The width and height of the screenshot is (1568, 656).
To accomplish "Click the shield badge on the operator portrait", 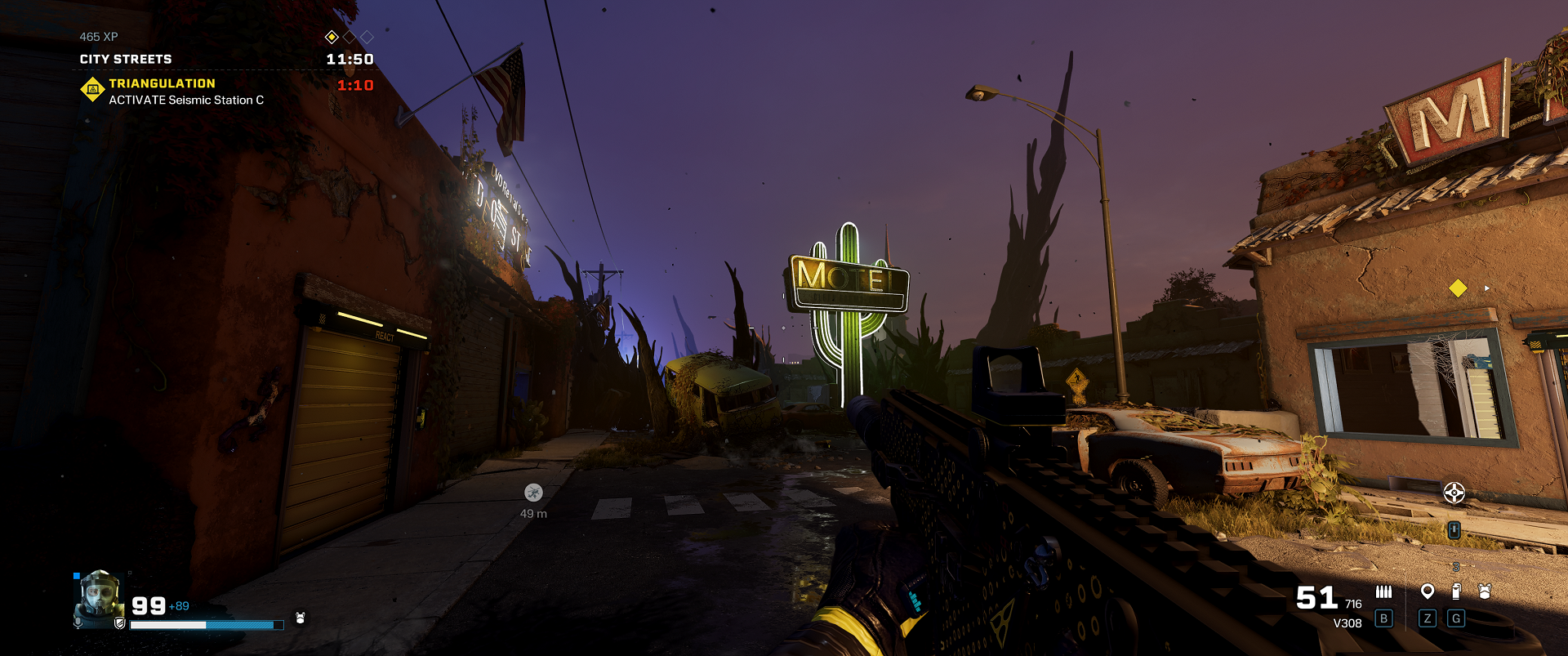I will (x=120, y=623).
